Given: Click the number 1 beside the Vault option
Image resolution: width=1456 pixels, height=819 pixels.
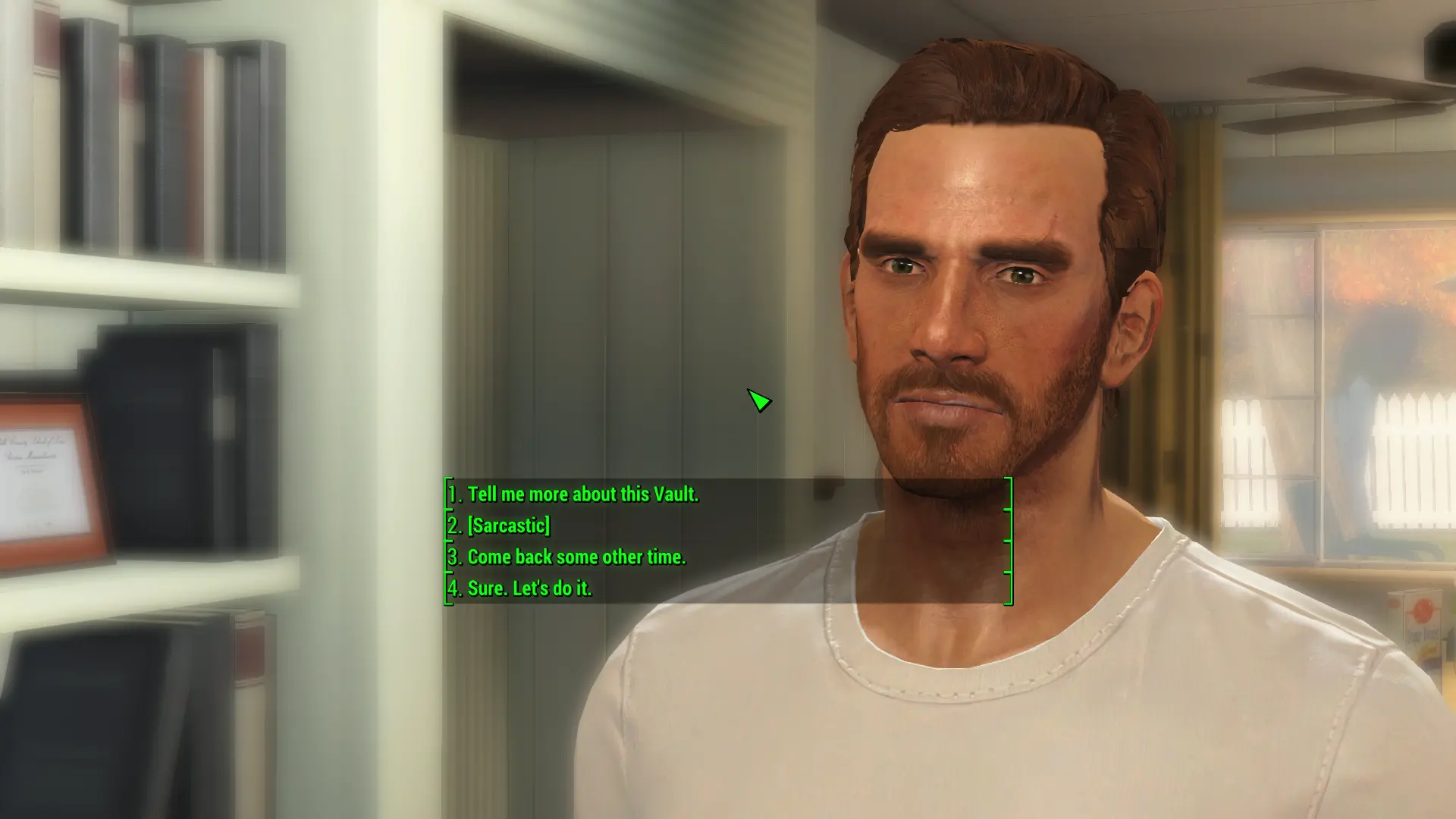Looking at the screenshot, I should click(x=453, y=494).
